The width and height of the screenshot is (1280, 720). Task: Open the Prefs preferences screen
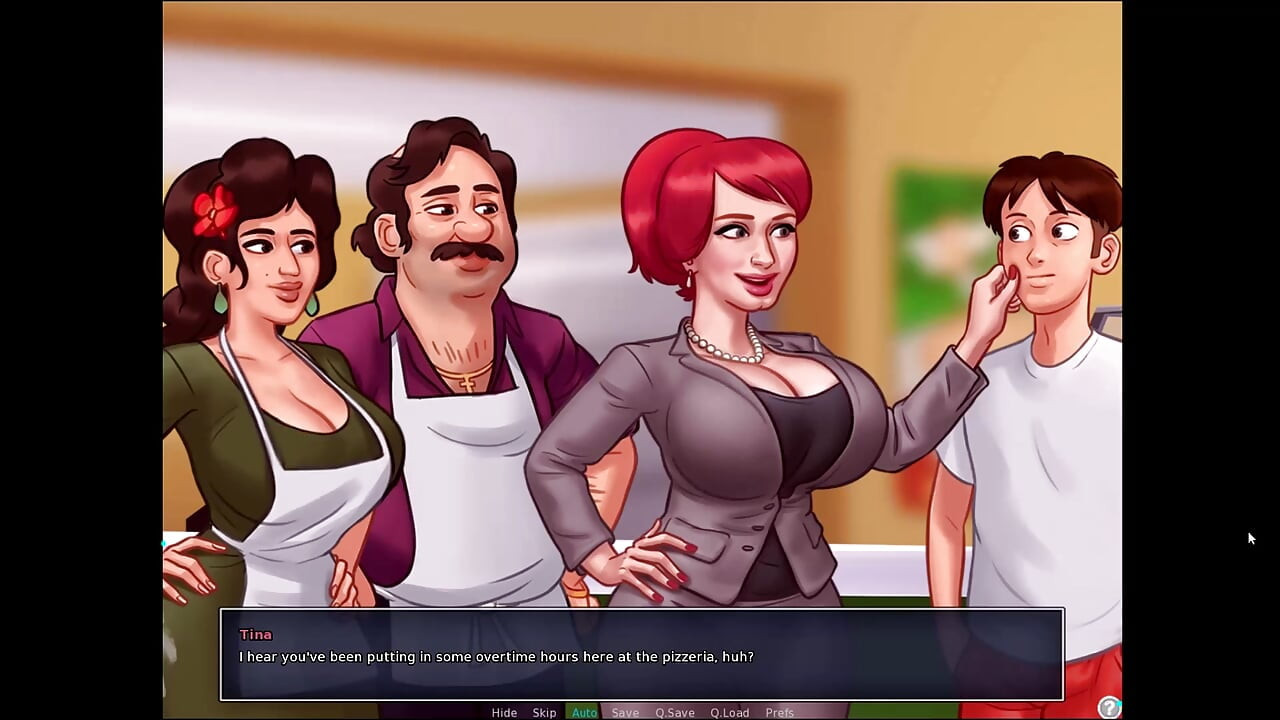[x=780, y=712]
